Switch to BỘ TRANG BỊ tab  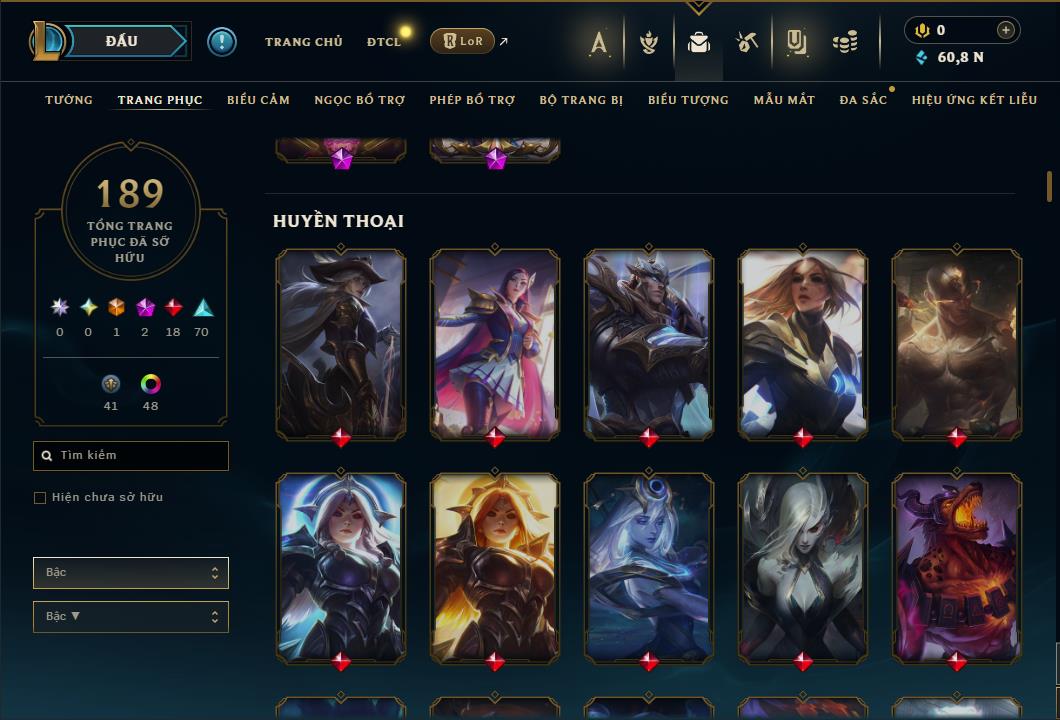(581, 100)
